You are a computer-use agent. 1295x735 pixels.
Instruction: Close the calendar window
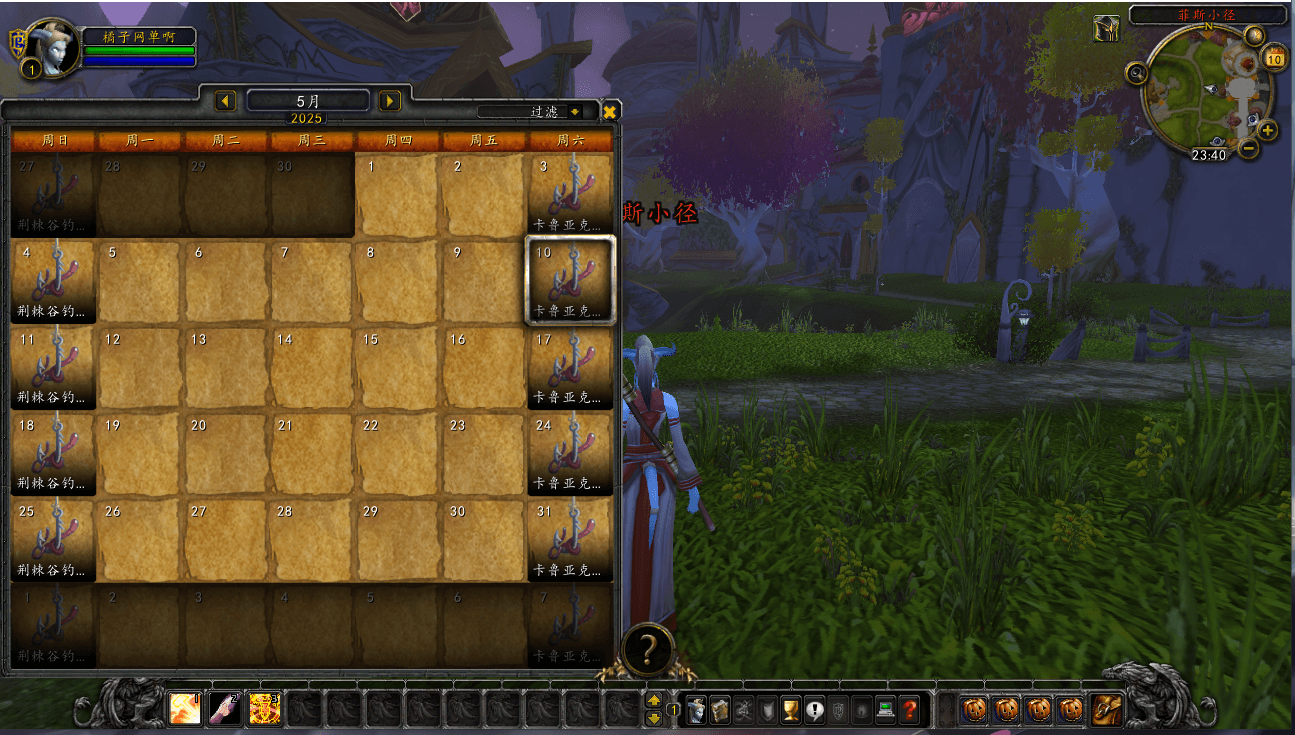click(609, 112)
